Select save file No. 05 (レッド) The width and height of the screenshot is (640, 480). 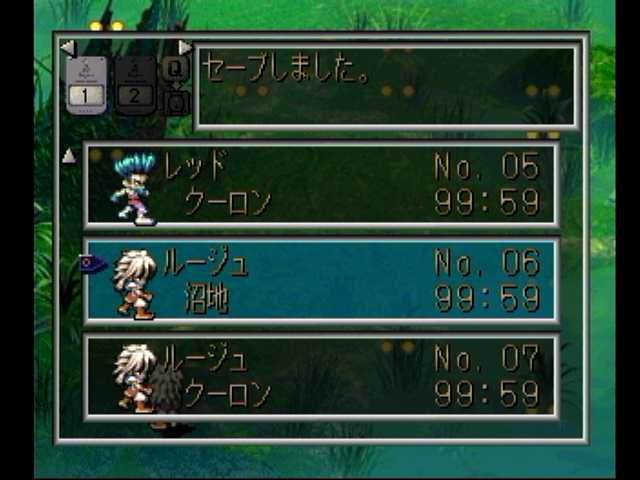click(320, 185)
